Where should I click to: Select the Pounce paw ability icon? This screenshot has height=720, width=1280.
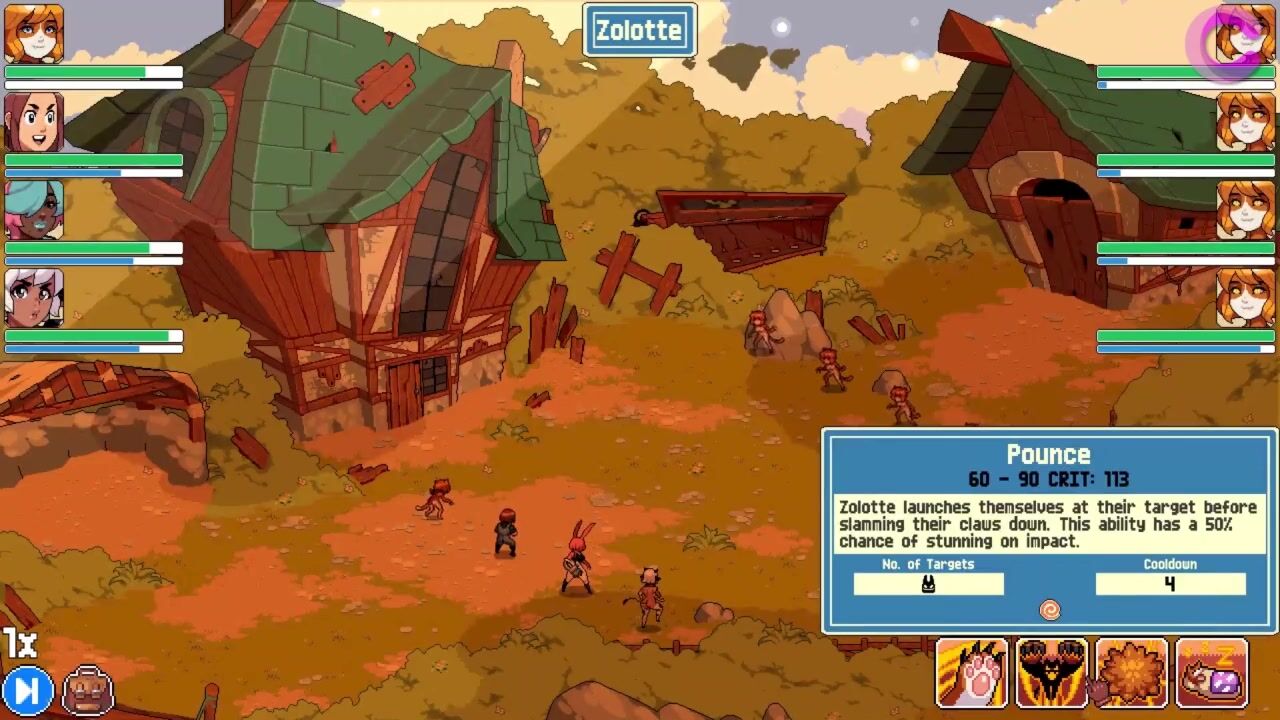pyautogui.click(x=971, y=674)
